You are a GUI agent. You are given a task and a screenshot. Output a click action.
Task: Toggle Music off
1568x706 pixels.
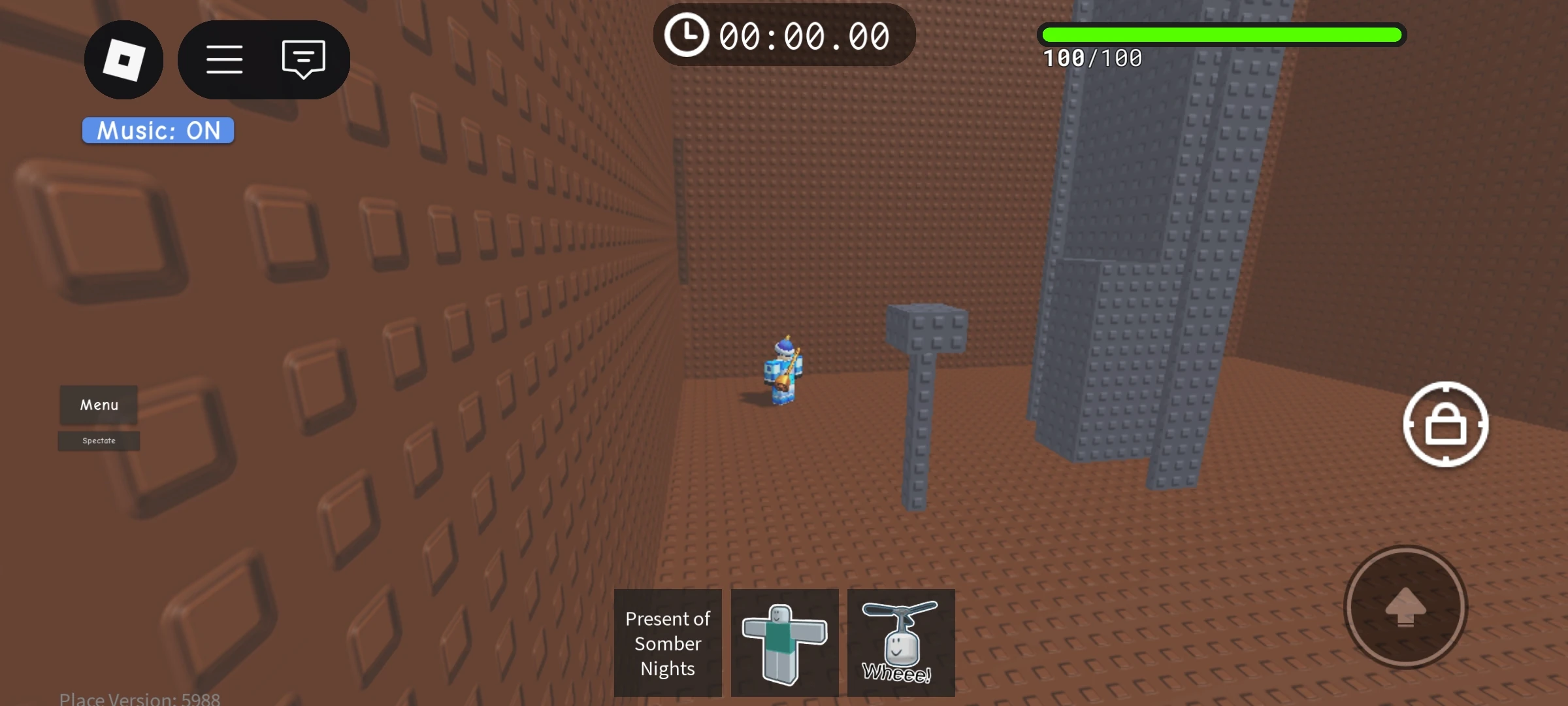tap(157, 130)
